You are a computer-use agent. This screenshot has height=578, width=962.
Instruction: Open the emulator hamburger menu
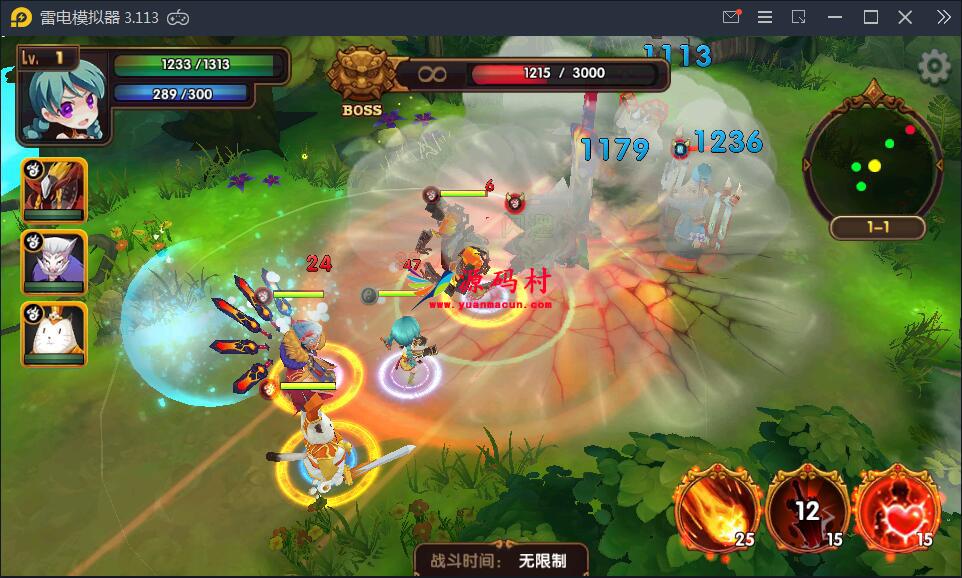[x=765, y=17]
